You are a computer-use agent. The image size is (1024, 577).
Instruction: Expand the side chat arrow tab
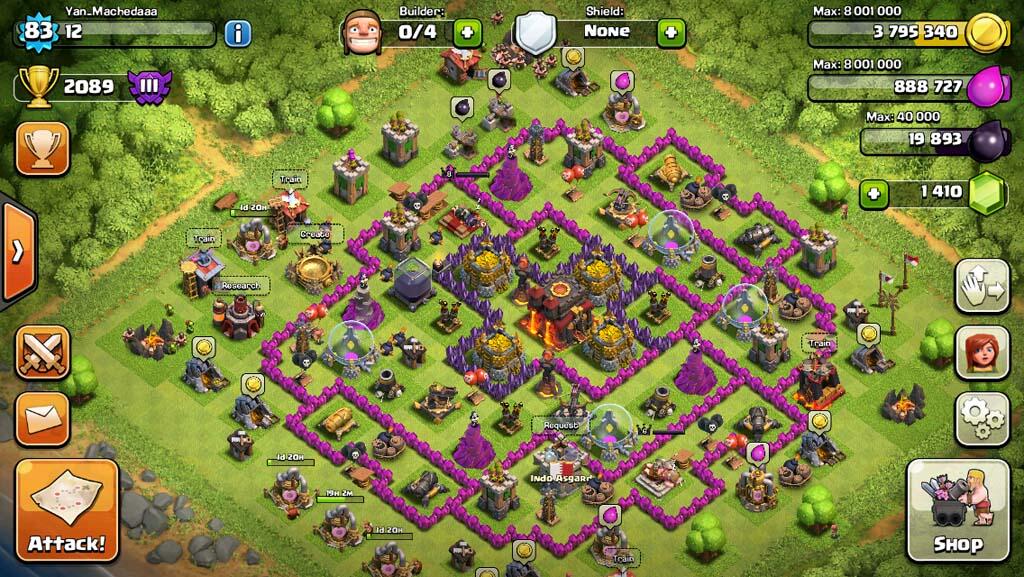17,250
